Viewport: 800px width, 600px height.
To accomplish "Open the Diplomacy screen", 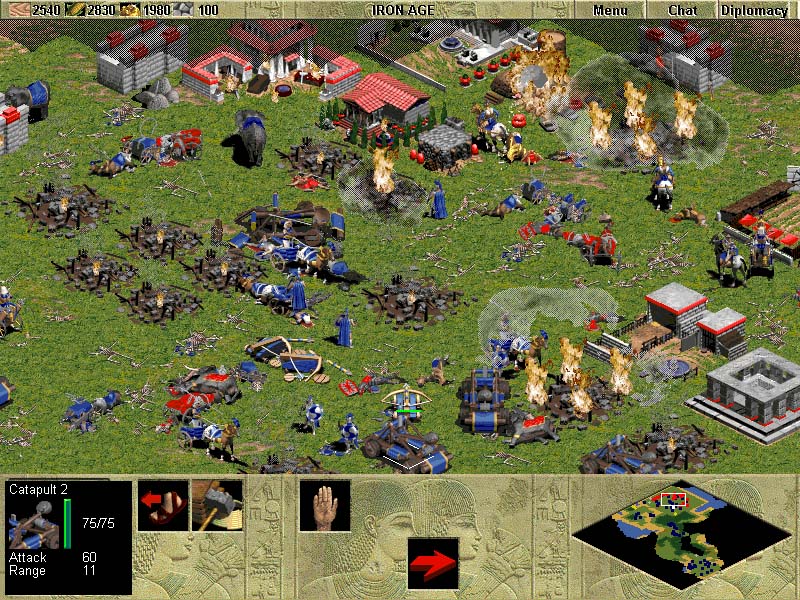I will coord(753,10).
